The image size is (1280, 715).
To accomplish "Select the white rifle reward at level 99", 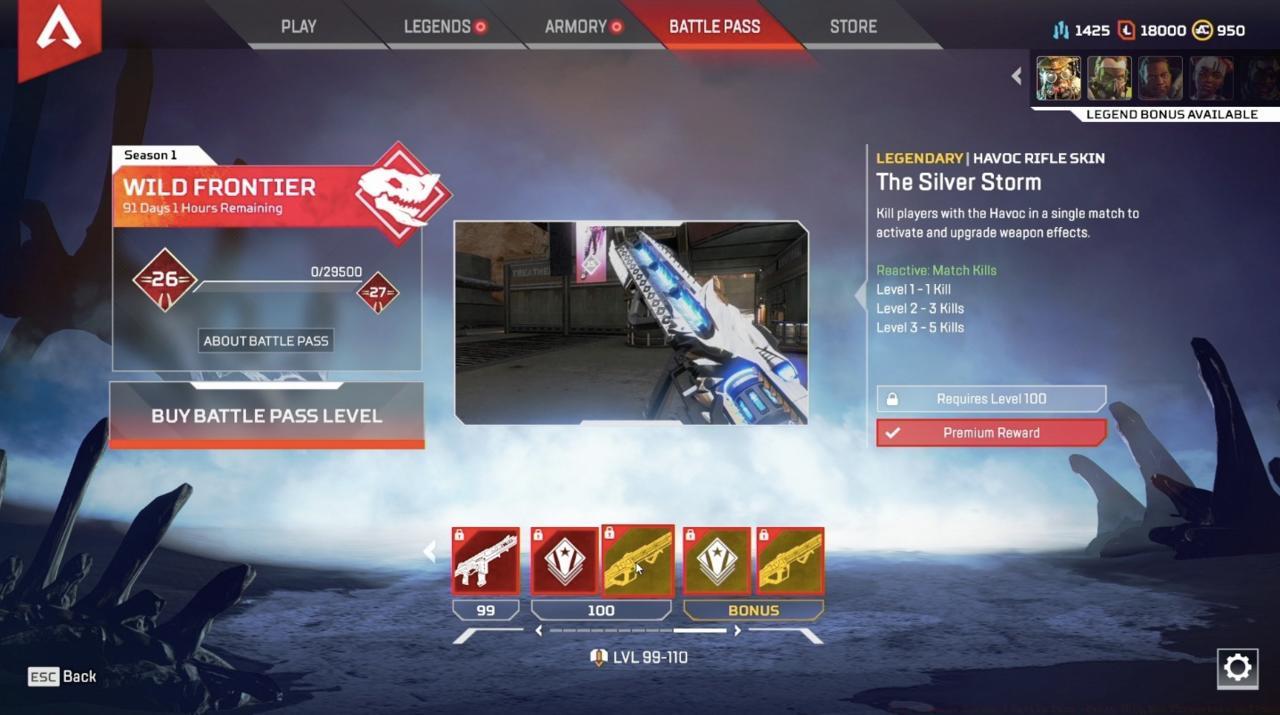I will pos(486,561).
